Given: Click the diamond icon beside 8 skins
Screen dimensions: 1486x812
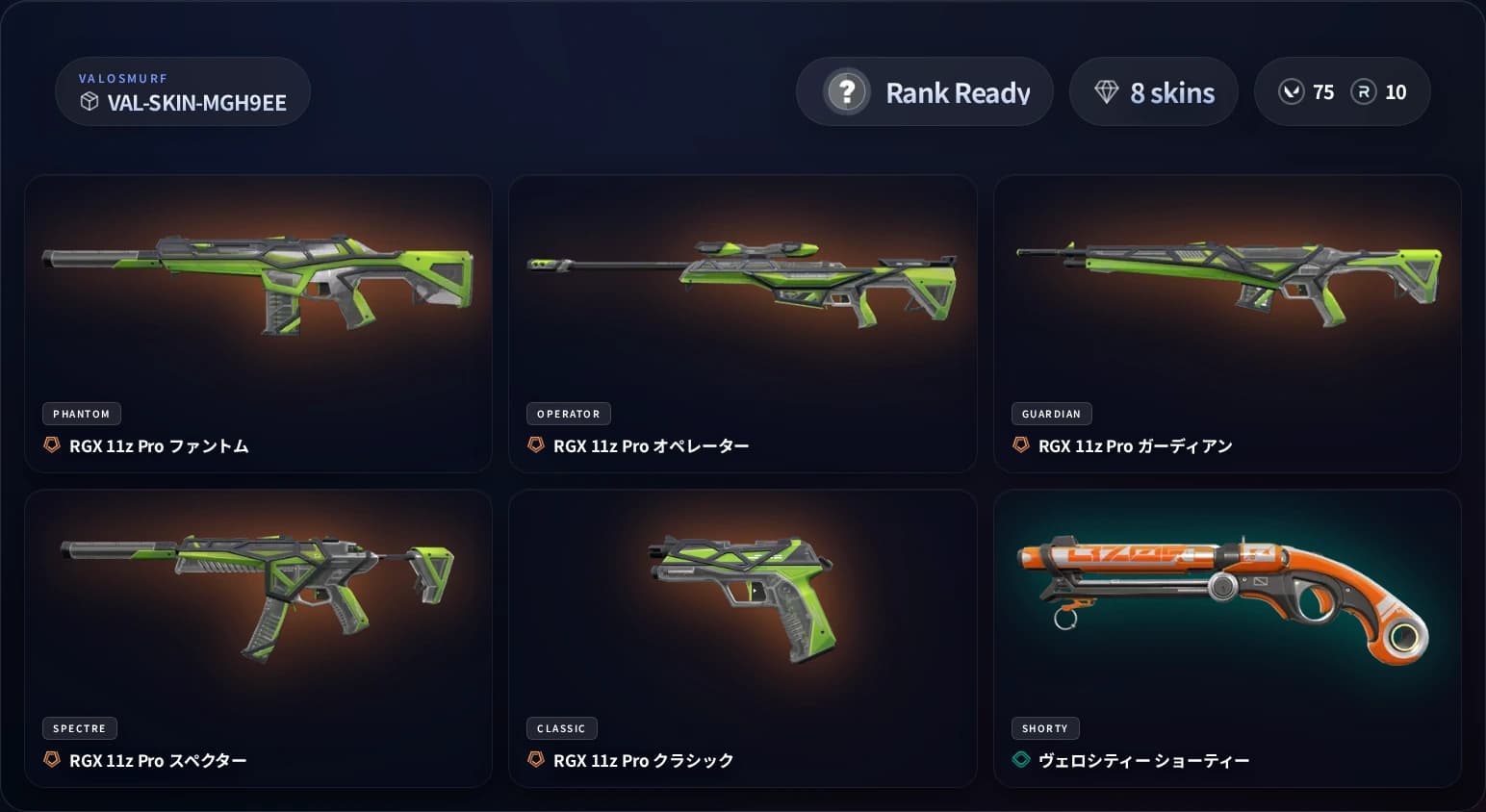Looking at the screenshot, I should (x=1106, y=92).
